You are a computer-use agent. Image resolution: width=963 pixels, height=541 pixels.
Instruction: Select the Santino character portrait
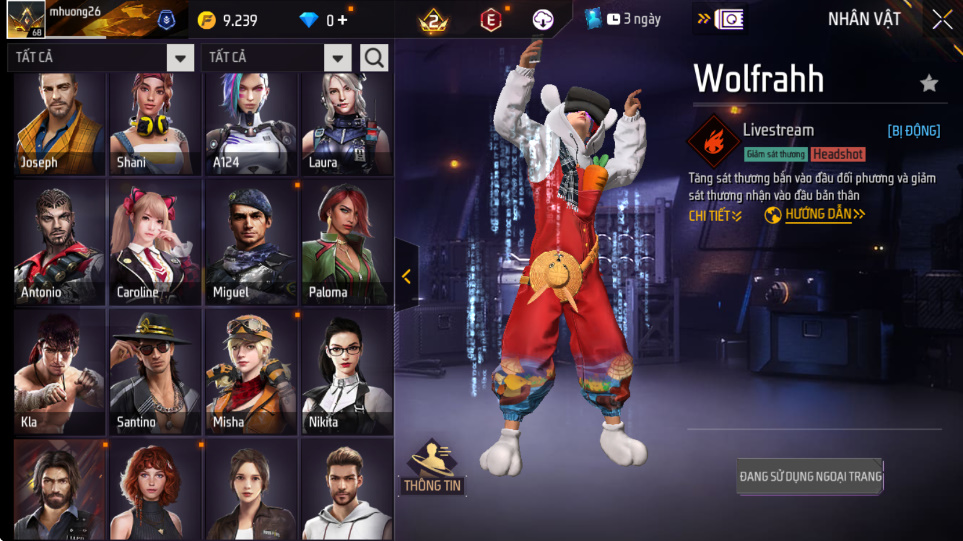tap(156, 371)
